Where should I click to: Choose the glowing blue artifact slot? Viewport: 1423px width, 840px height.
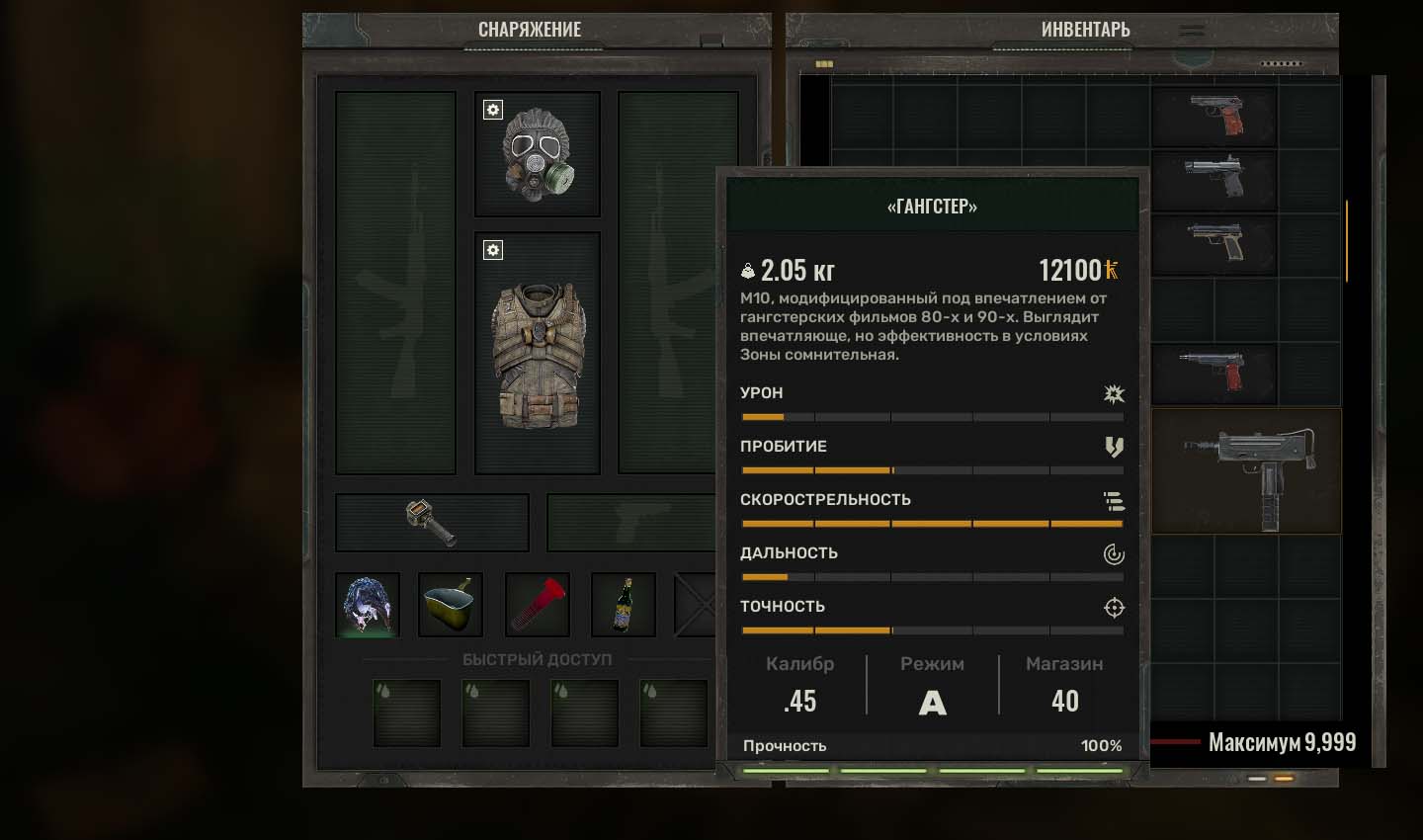[x=368, y=605]
